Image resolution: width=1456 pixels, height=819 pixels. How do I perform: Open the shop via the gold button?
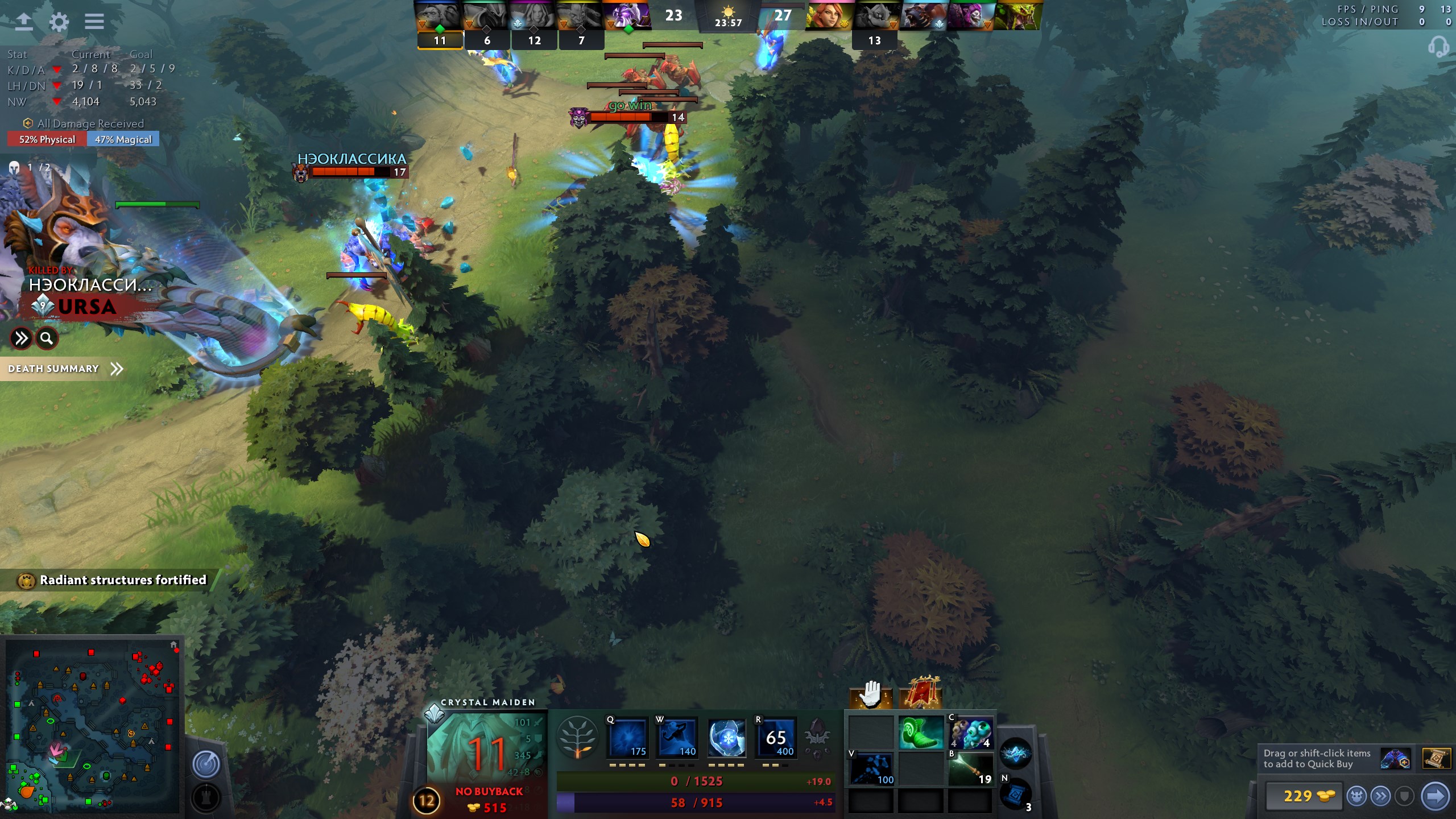1304,796
